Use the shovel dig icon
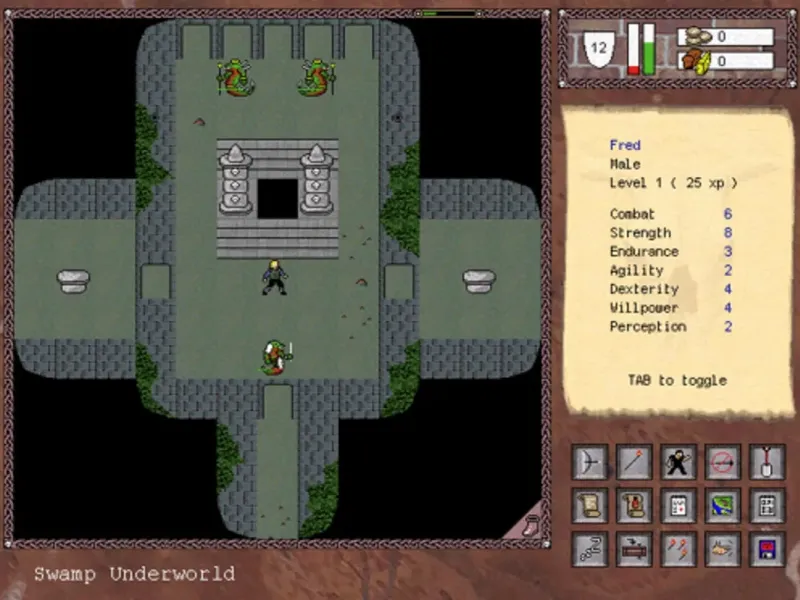This screenshot has width=800, height=600. tap(768, 462)
